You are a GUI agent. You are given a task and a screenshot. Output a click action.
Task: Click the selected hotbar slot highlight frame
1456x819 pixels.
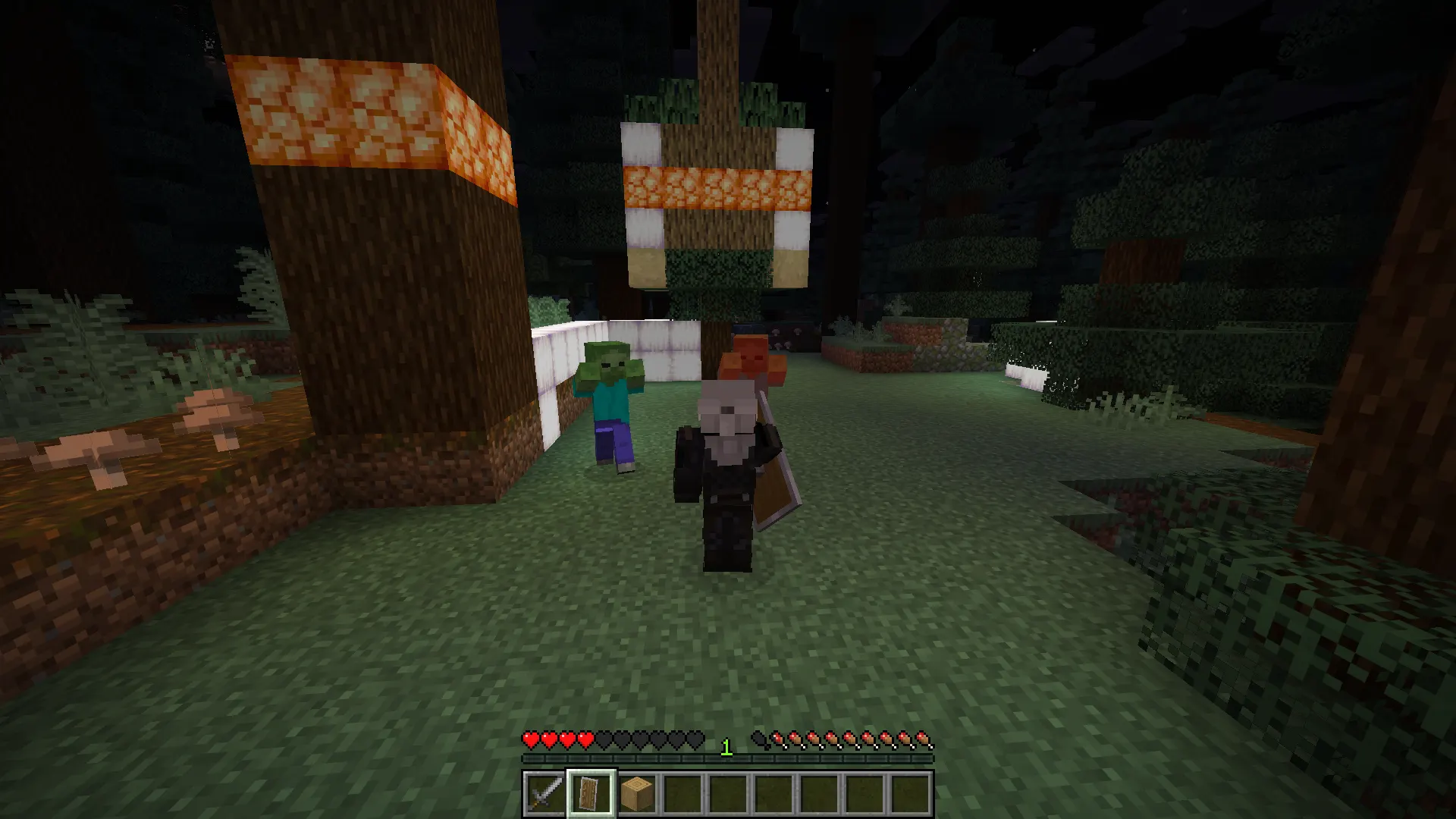590,792
